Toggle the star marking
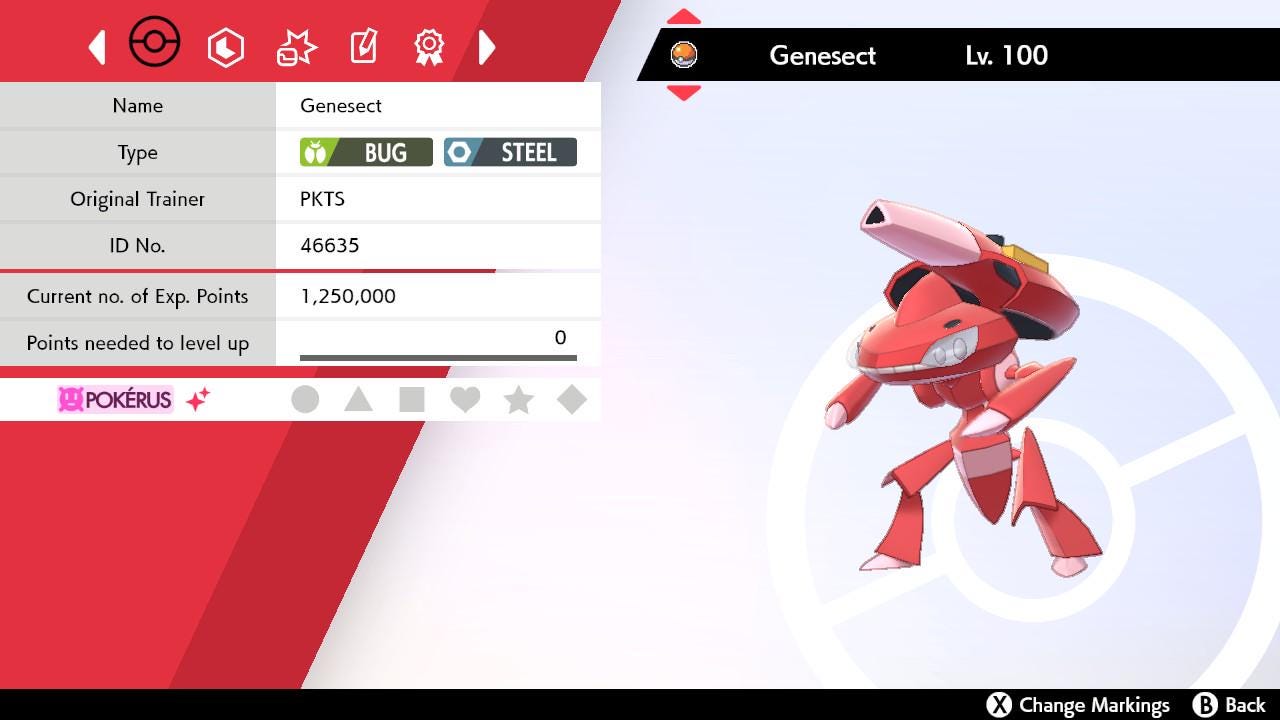This screenshot has width=1280, height=720. point(518,400)
